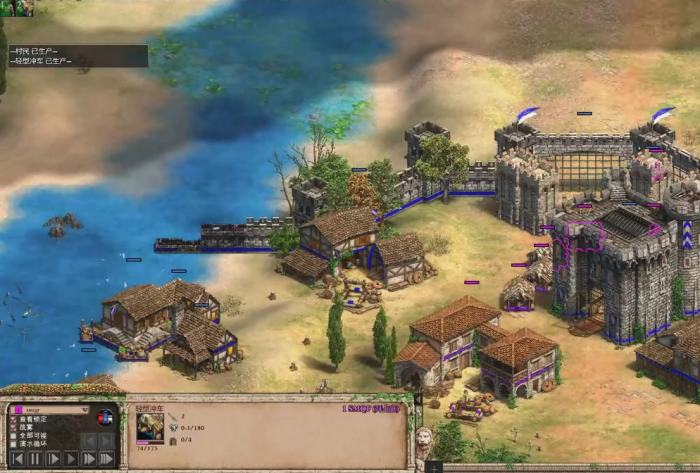This screenshot has height=473, width=700.
Task: Play the replay at normal speed
Action: (x=71, y=459)
